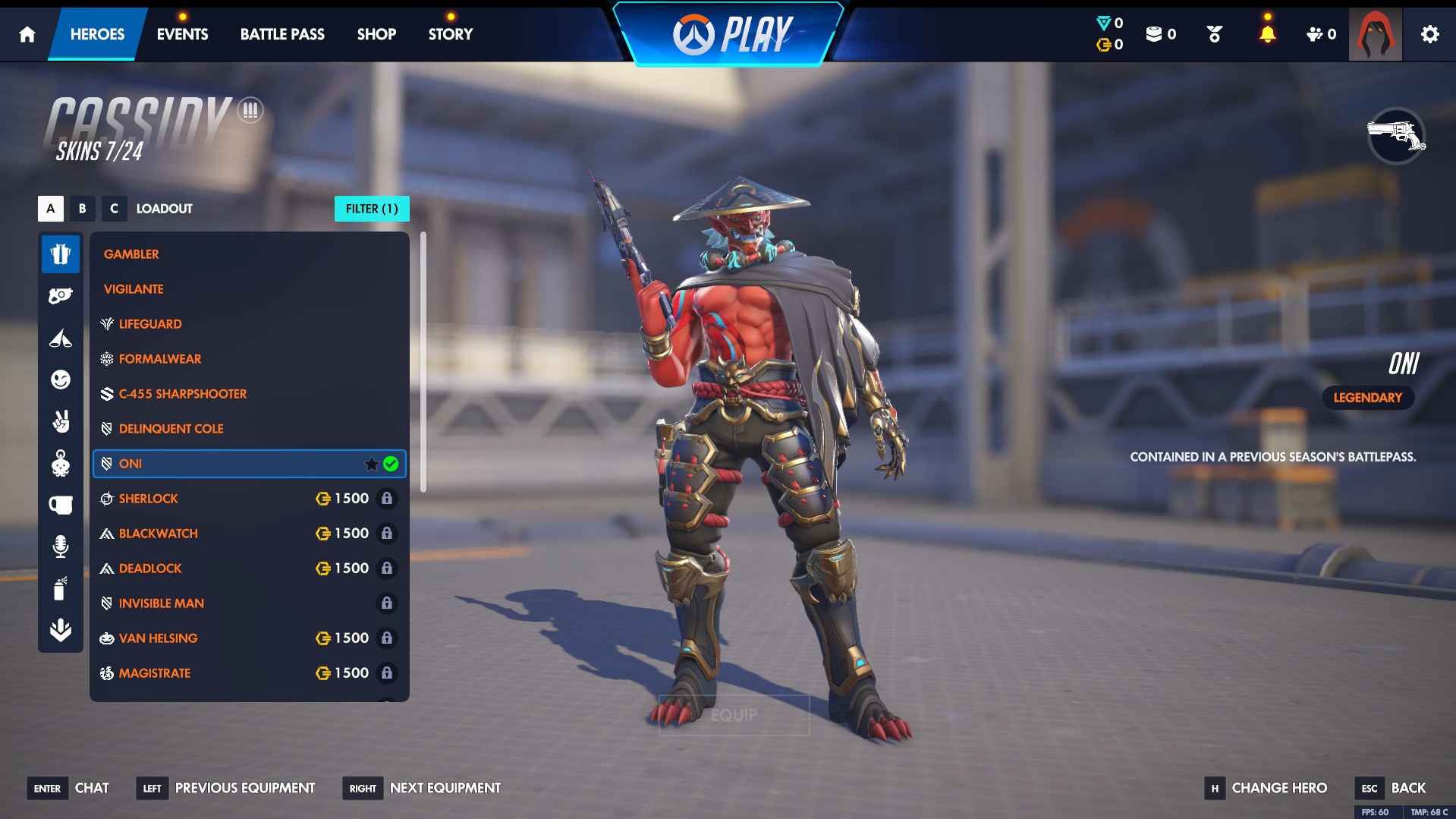Image resolution: width=1456 pixels, height=819 pixels.
Task: Favorite the Oni skin star
Action: click(x=371, y=464)
